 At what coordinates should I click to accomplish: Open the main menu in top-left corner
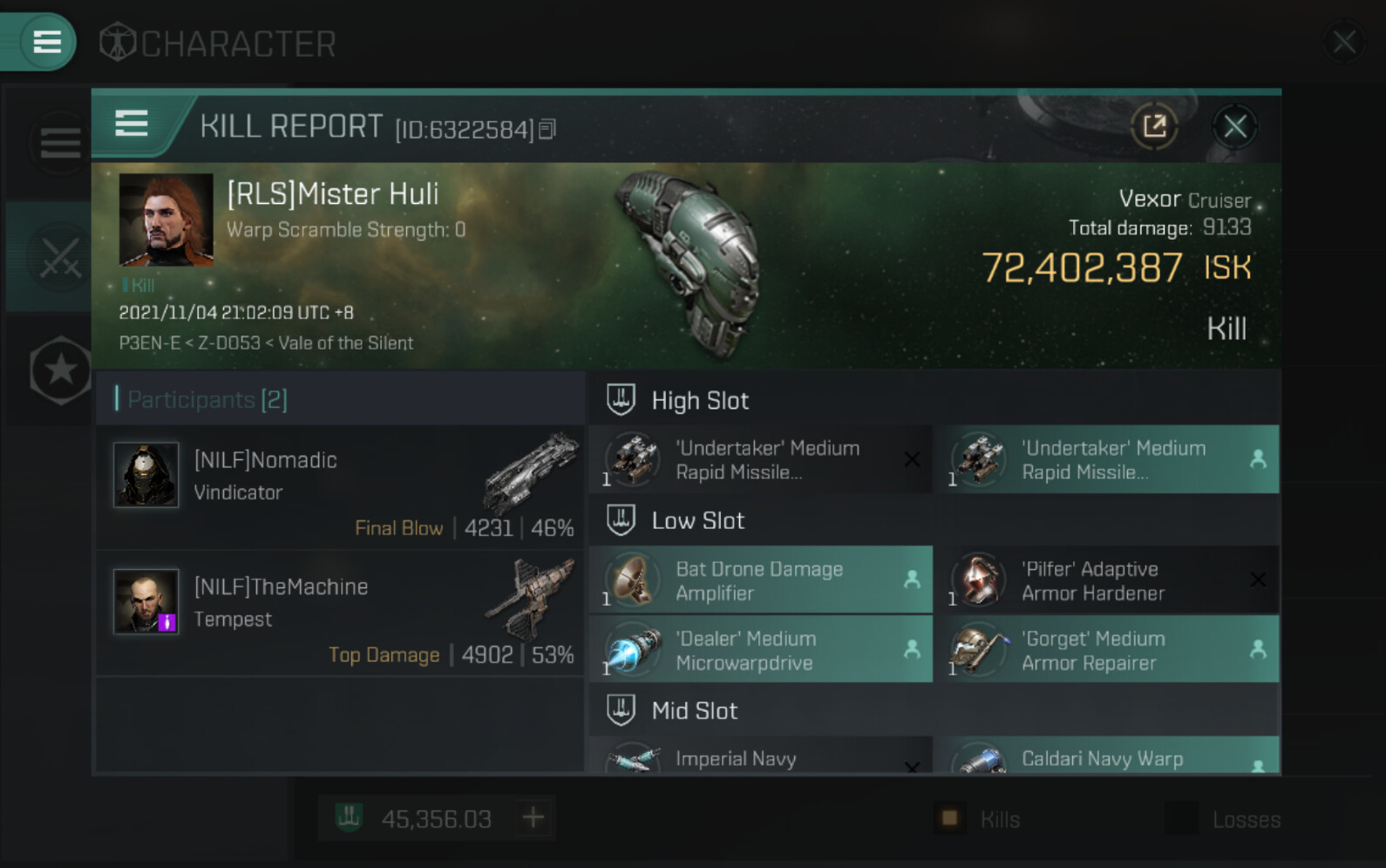coord(45,41)
